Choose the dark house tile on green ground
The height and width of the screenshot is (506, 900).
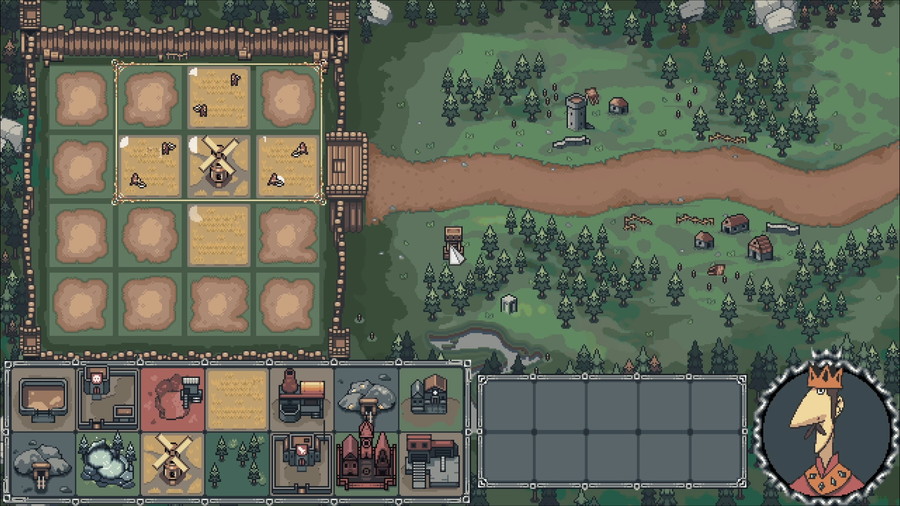[x=431, y=398]
